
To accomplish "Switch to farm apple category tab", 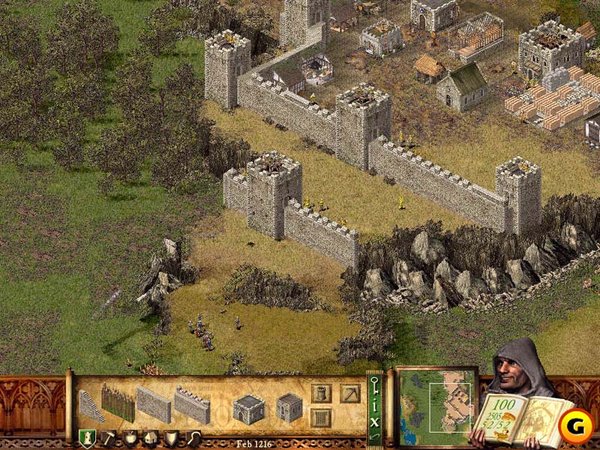I will (x=130, y=438).
